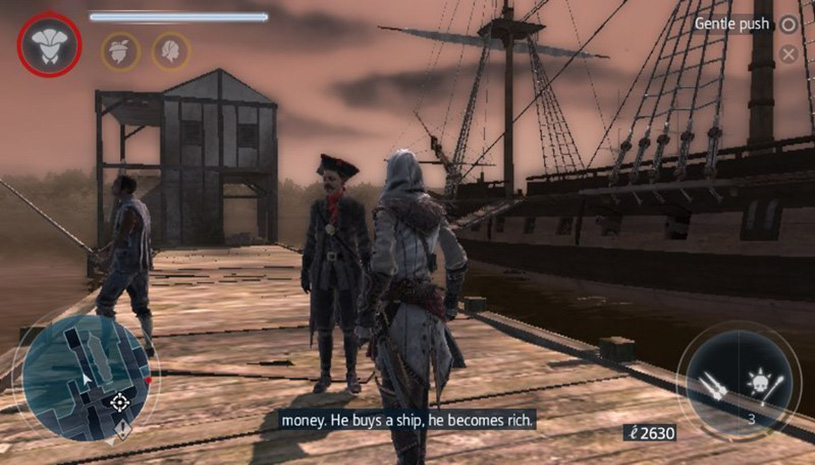Select the red-ringed tricorn hat persona icon
815x465 pixels.
pos(47,47)
